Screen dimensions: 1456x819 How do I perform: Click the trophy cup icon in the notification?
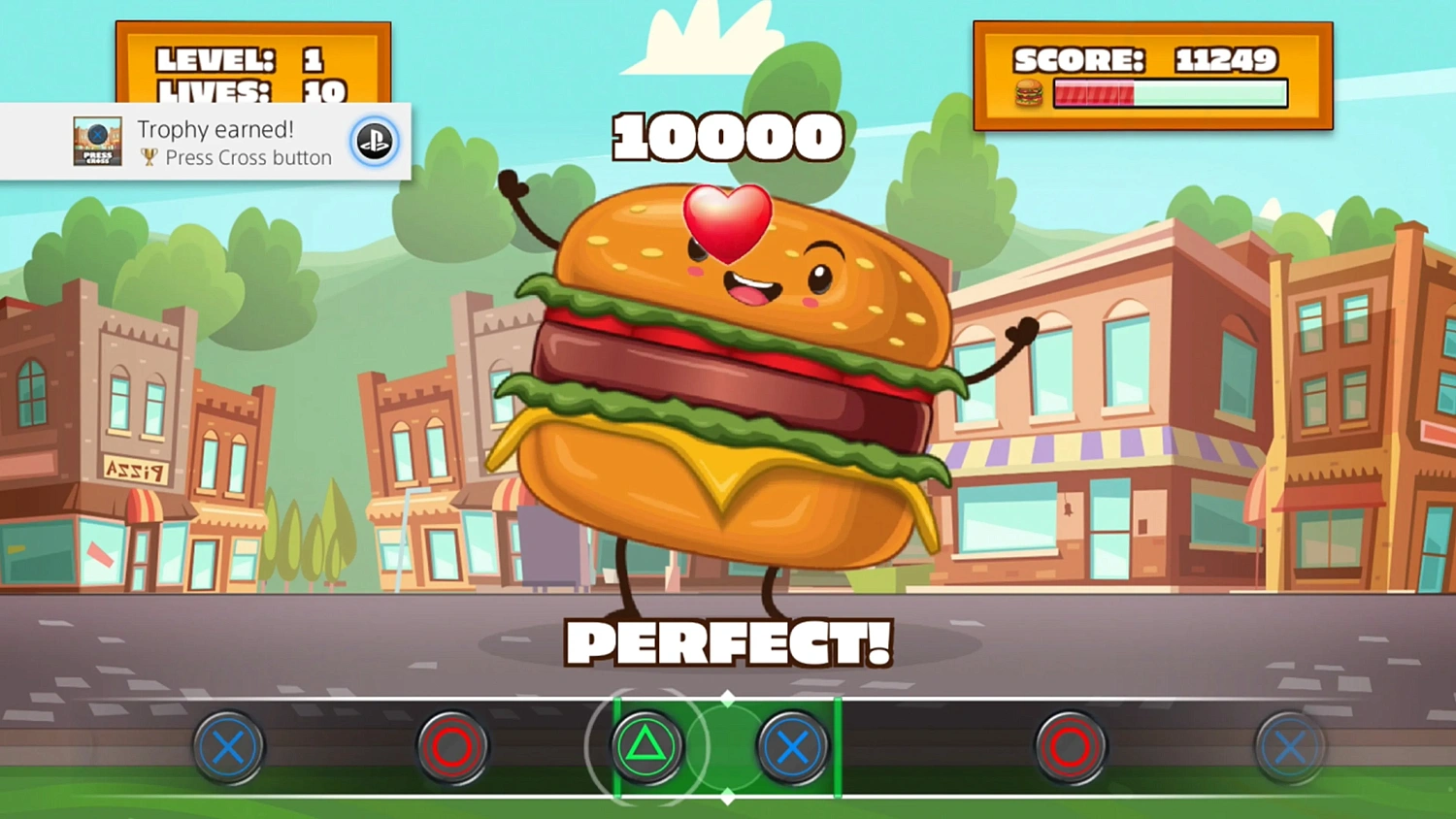pos(148,157)
